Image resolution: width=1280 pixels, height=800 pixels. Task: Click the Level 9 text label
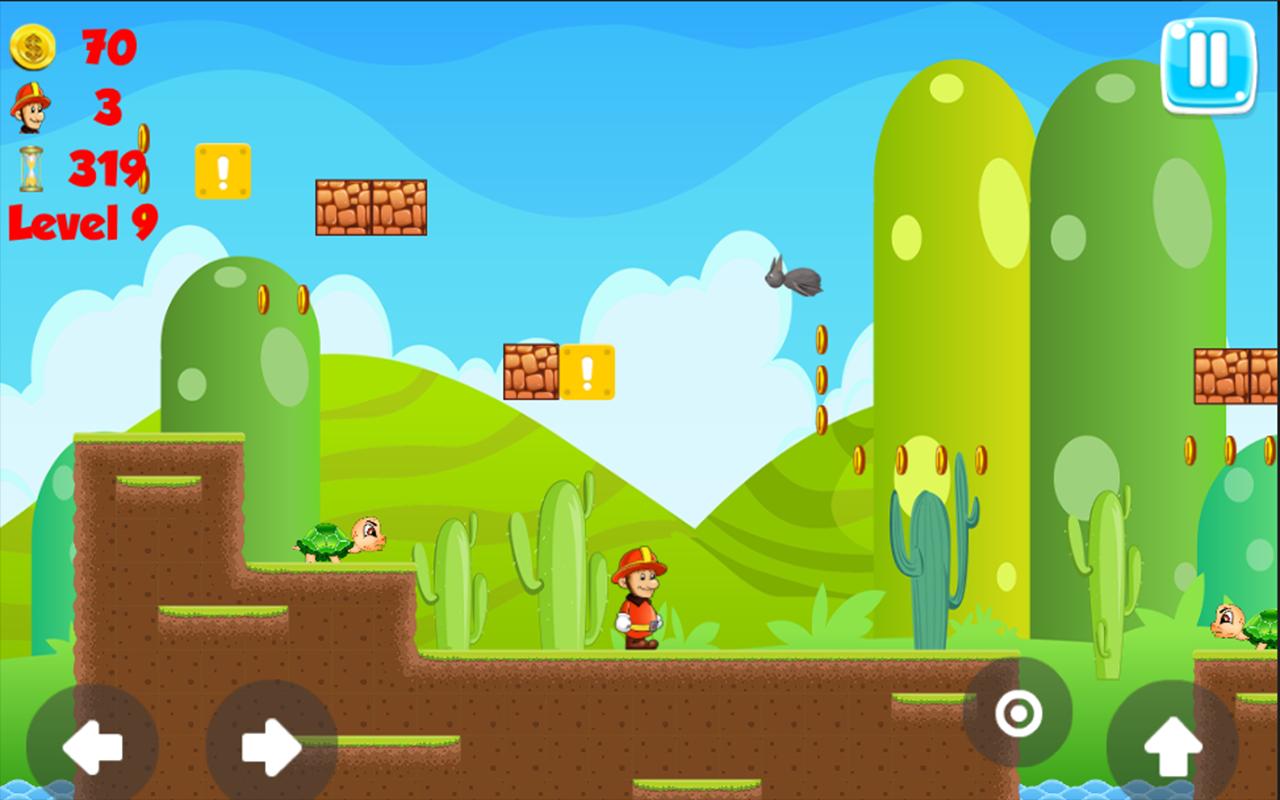pos(80,220)
